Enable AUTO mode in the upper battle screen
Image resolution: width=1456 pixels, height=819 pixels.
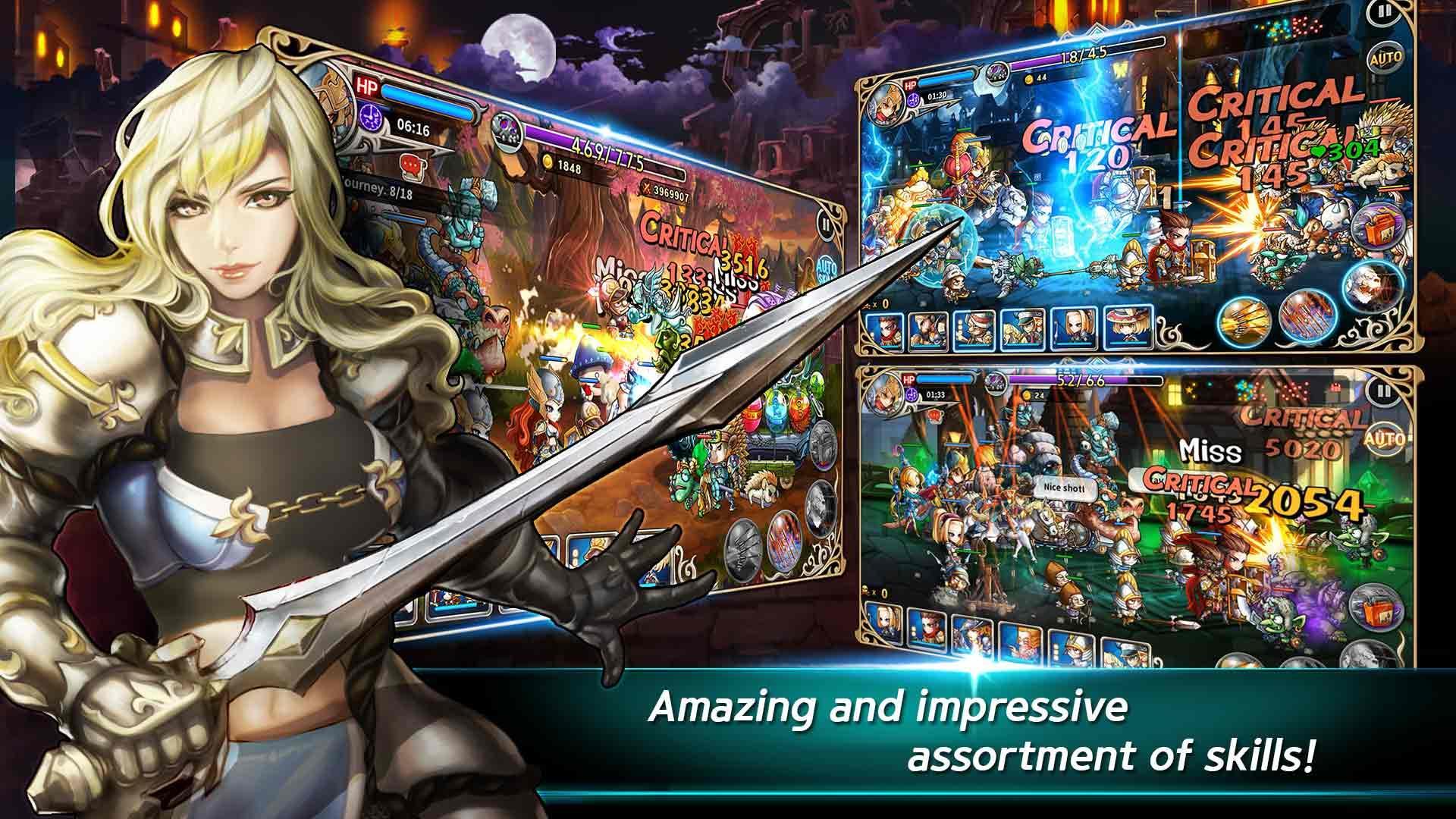(x=1386, y=59)
